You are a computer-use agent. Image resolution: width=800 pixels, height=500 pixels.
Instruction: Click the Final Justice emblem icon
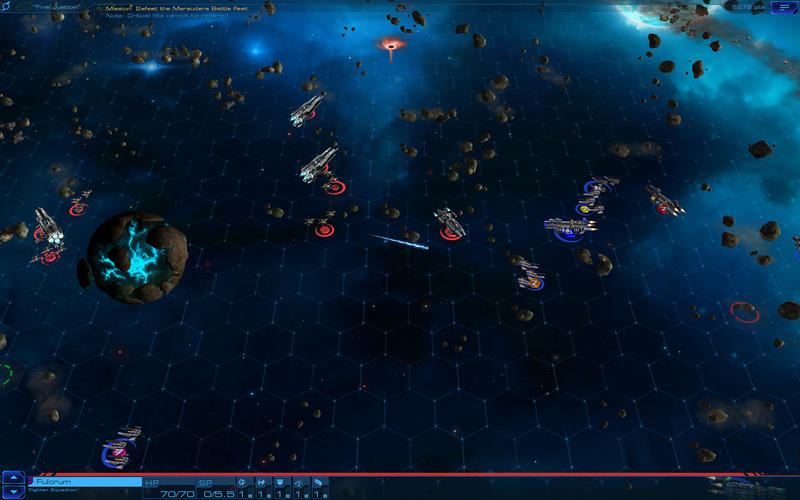pyautogui.click(x=9, y=7)
